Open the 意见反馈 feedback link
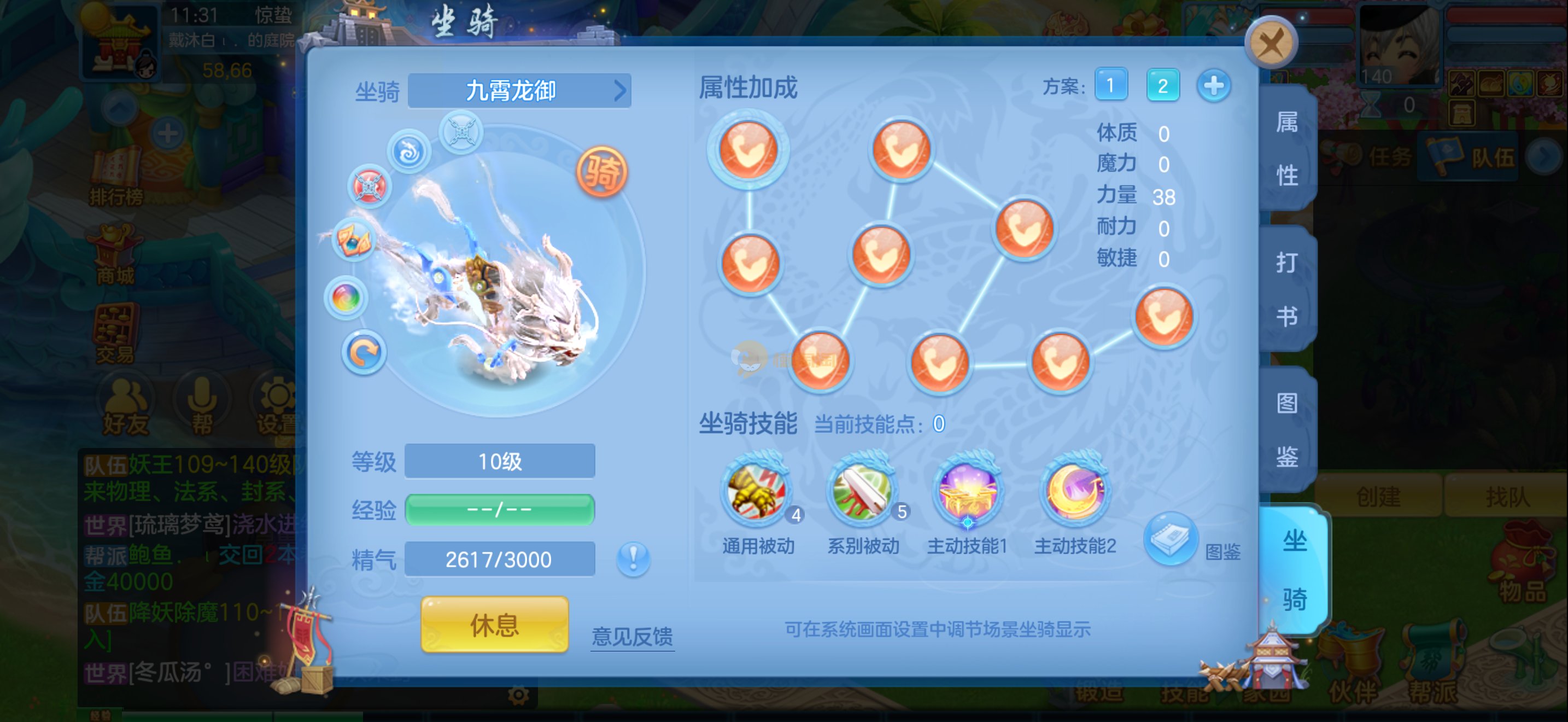Screen dimensions: 1568x722 (632, 636)
